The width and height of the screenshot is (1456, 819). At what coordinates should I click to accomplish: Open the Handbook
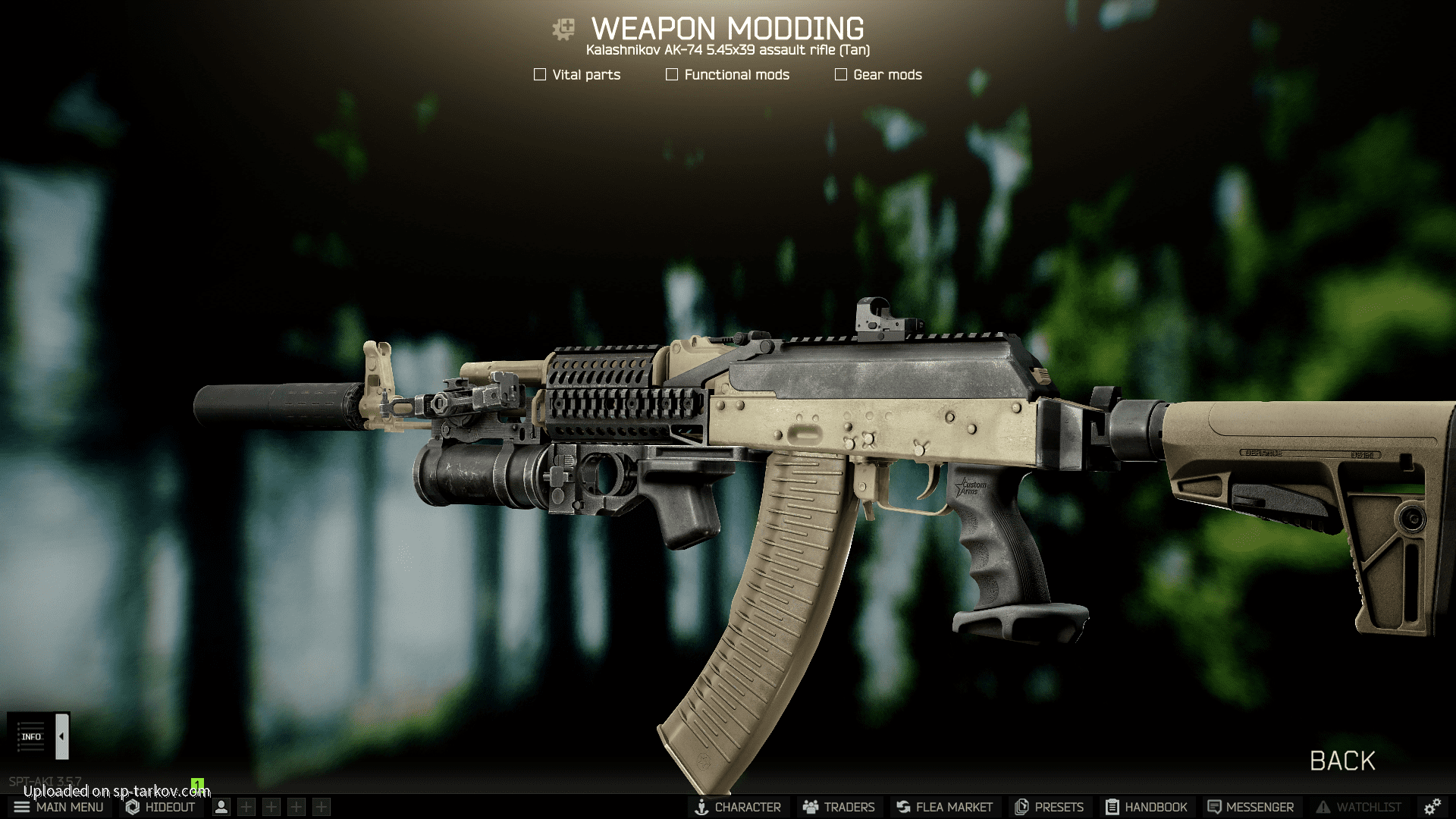1146,807
